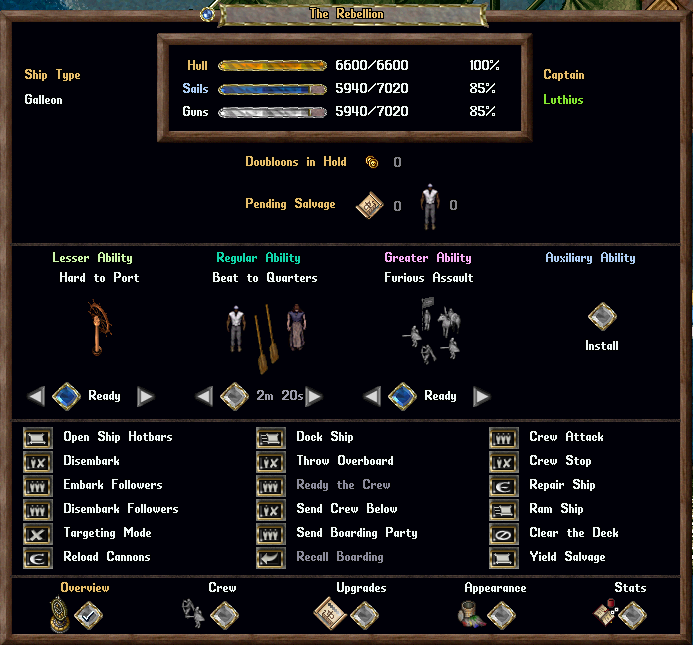Choose the Ram Ship action
Image resolution: width=693 pixels, height=645 pixels.
tap(504, 509)
